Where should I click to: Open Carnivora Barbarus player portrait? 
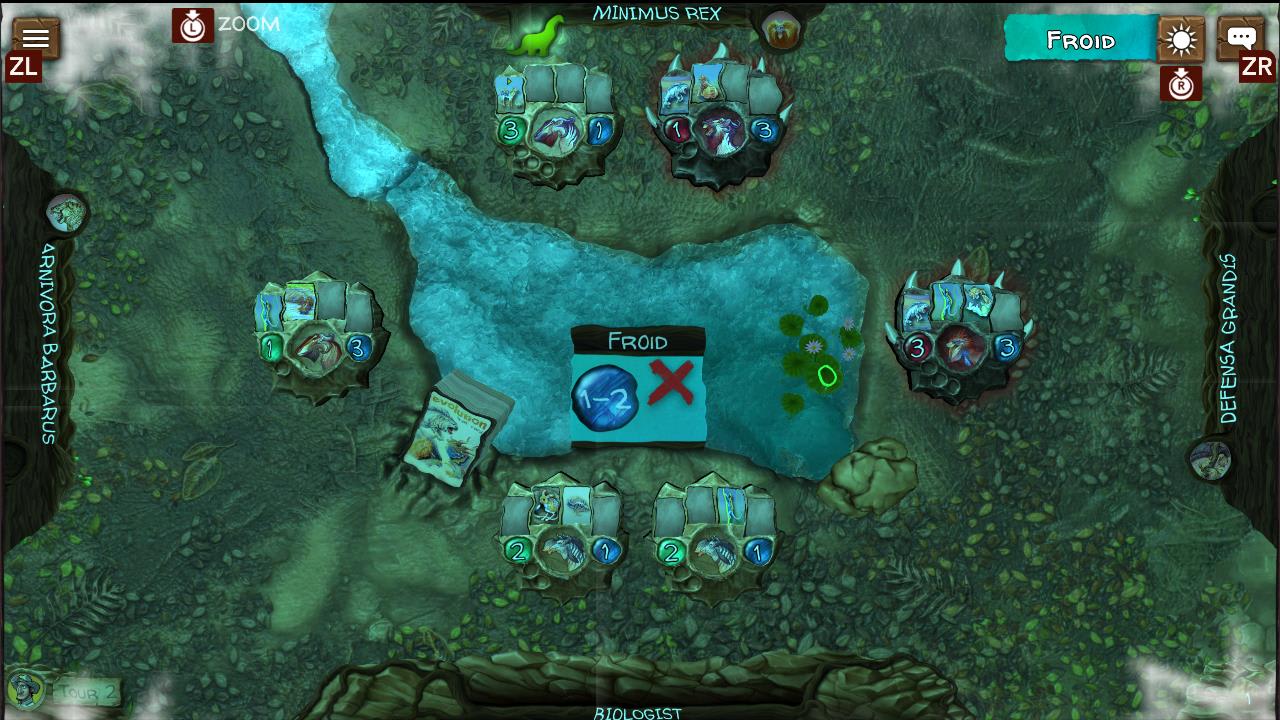pyautogui.click(x=66, y=213)
